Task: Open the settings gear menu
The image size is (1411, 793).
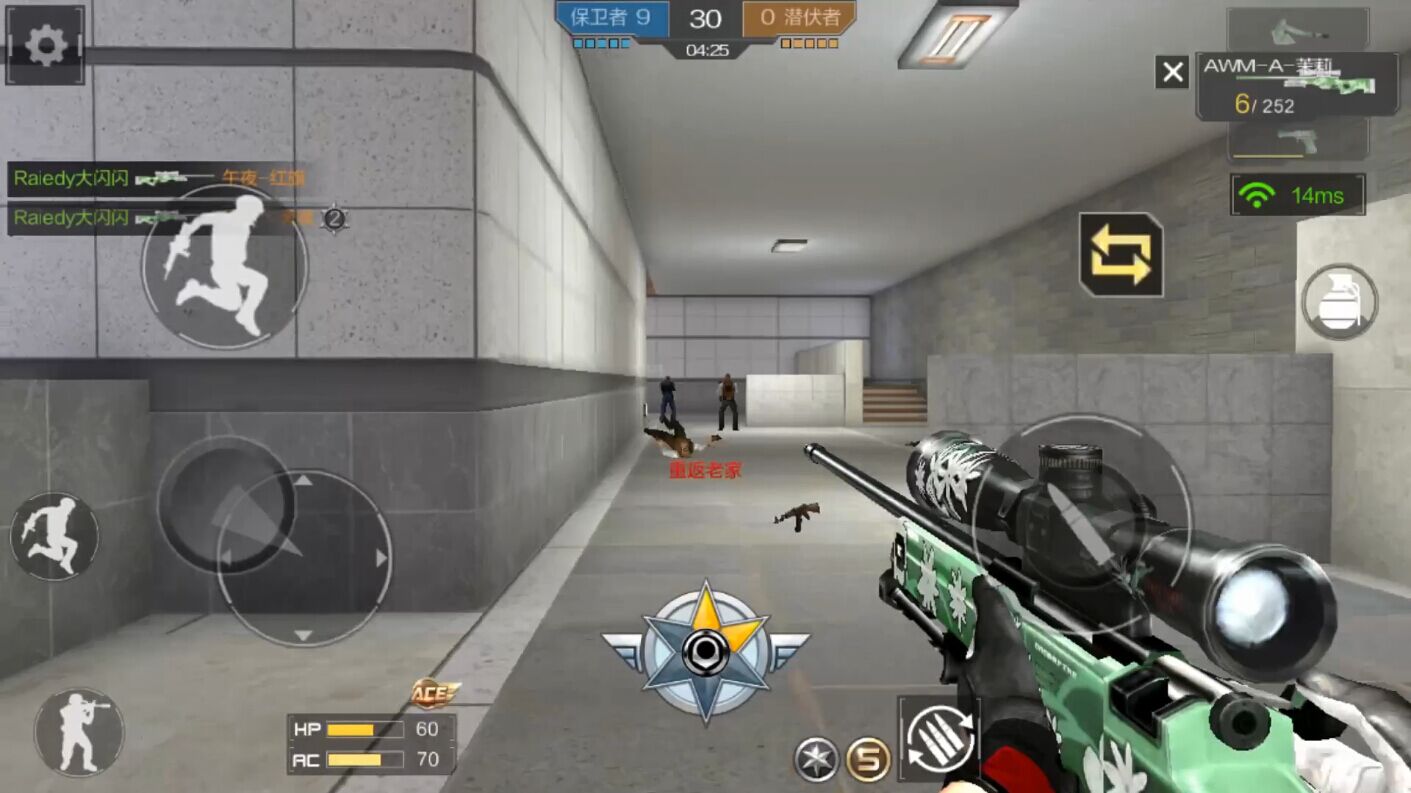Action: [45, 46]
